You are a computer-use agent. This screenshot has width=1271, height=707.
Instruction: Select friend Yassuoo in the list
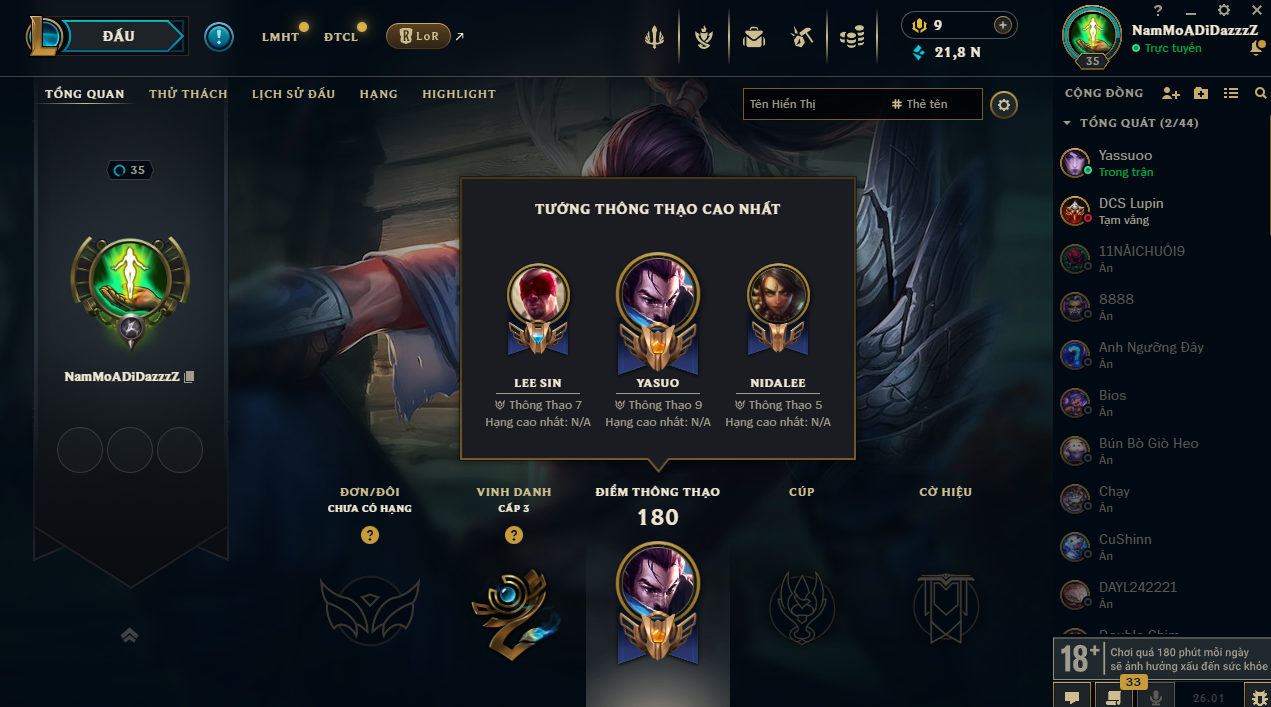click(1125, 163)
